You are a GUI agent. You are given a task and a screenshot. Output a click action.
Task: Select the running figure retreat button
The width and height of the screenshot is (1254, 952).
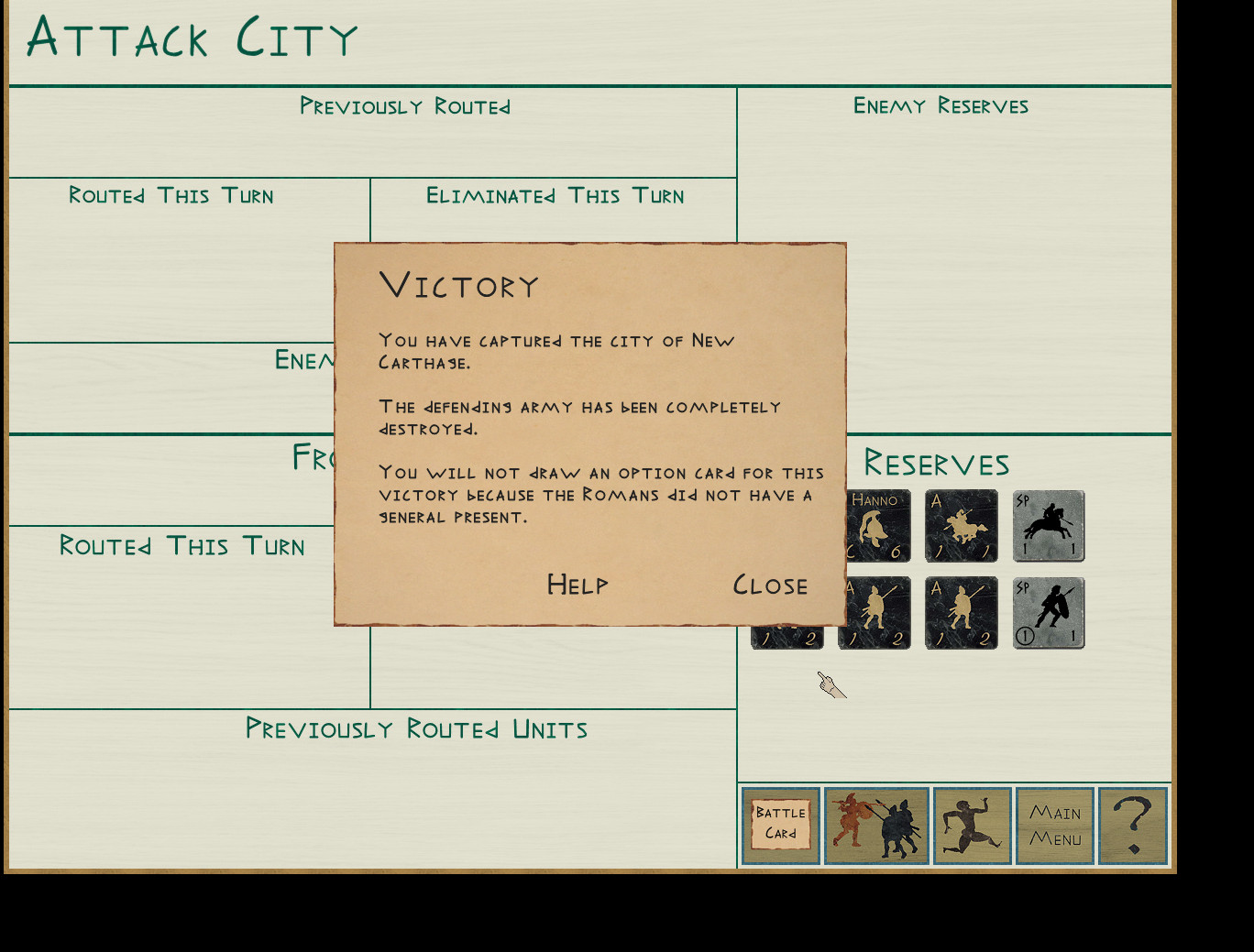point(972,825)
